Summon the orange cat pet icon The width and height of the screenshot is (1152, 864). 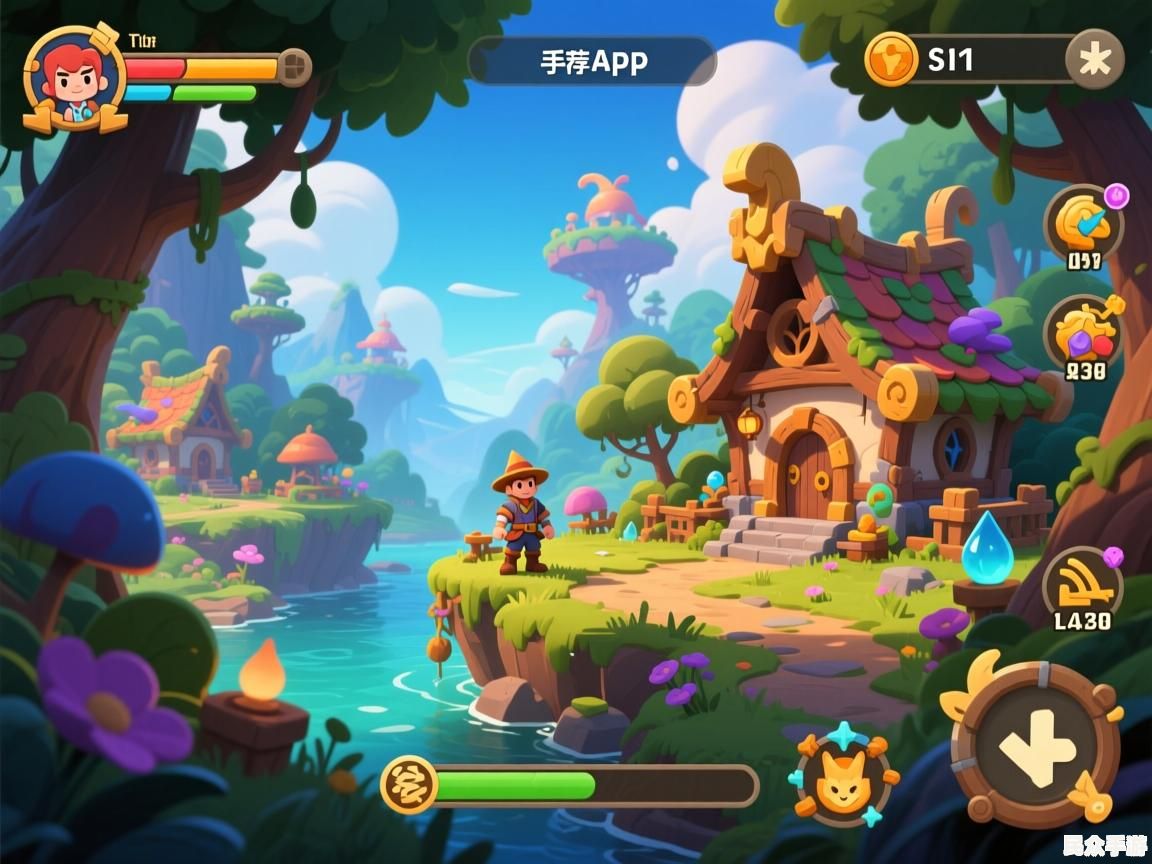(843, 778)
